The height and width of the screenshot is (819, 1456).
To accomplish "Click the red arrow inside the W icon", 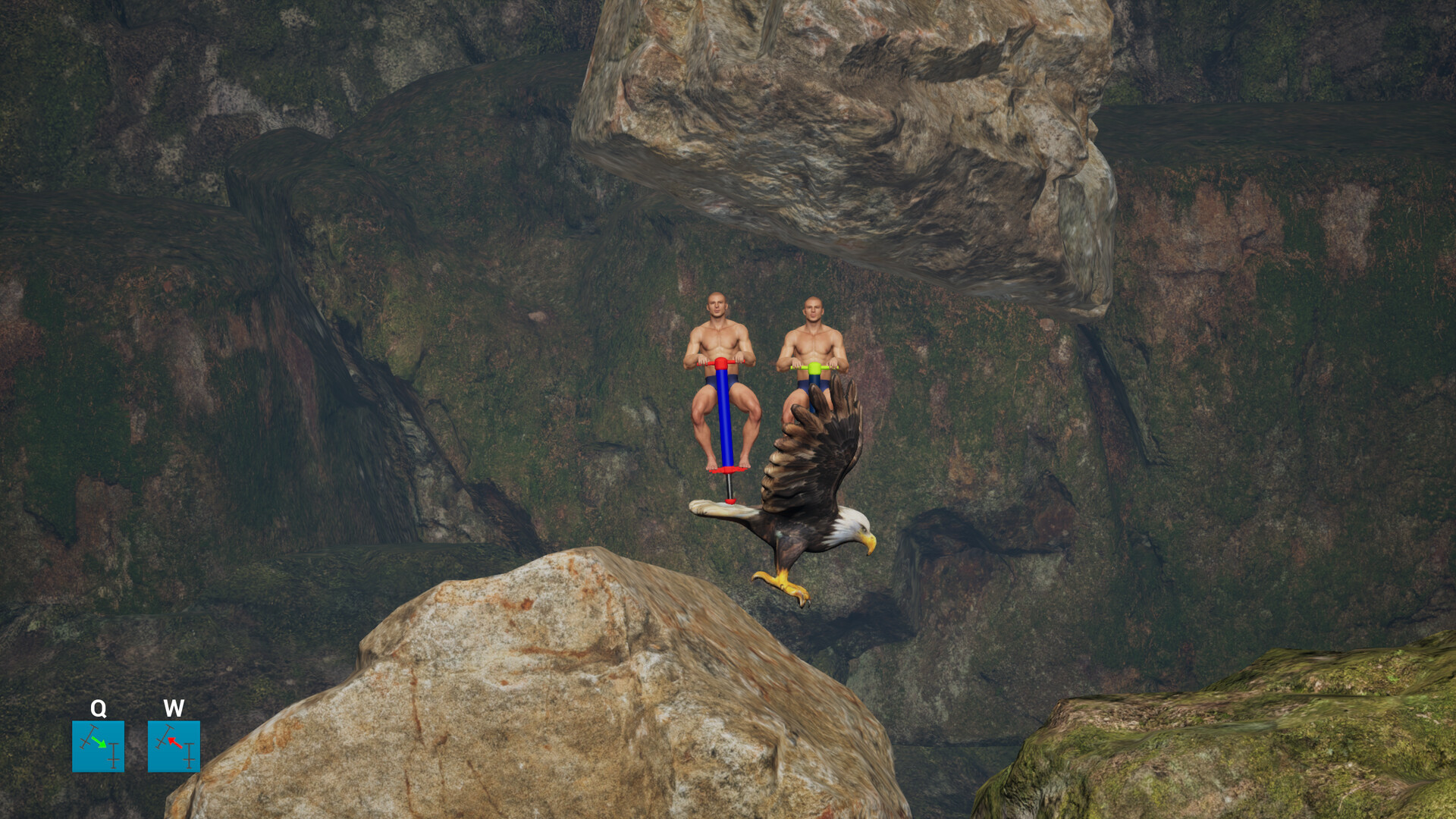I will tap(174, 742).
